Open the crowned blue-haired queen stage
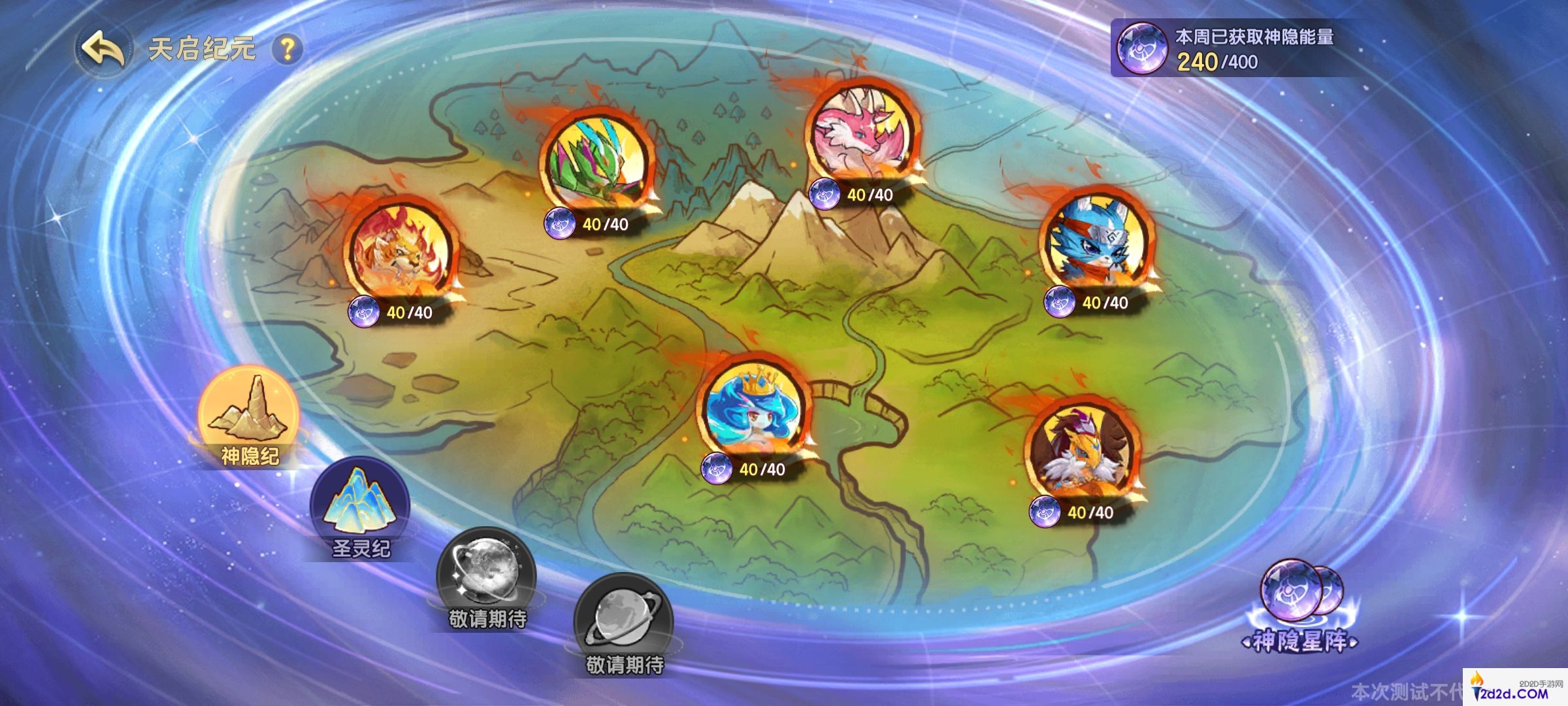This screenshot has width=1568, height=706. tap(756, 409)
